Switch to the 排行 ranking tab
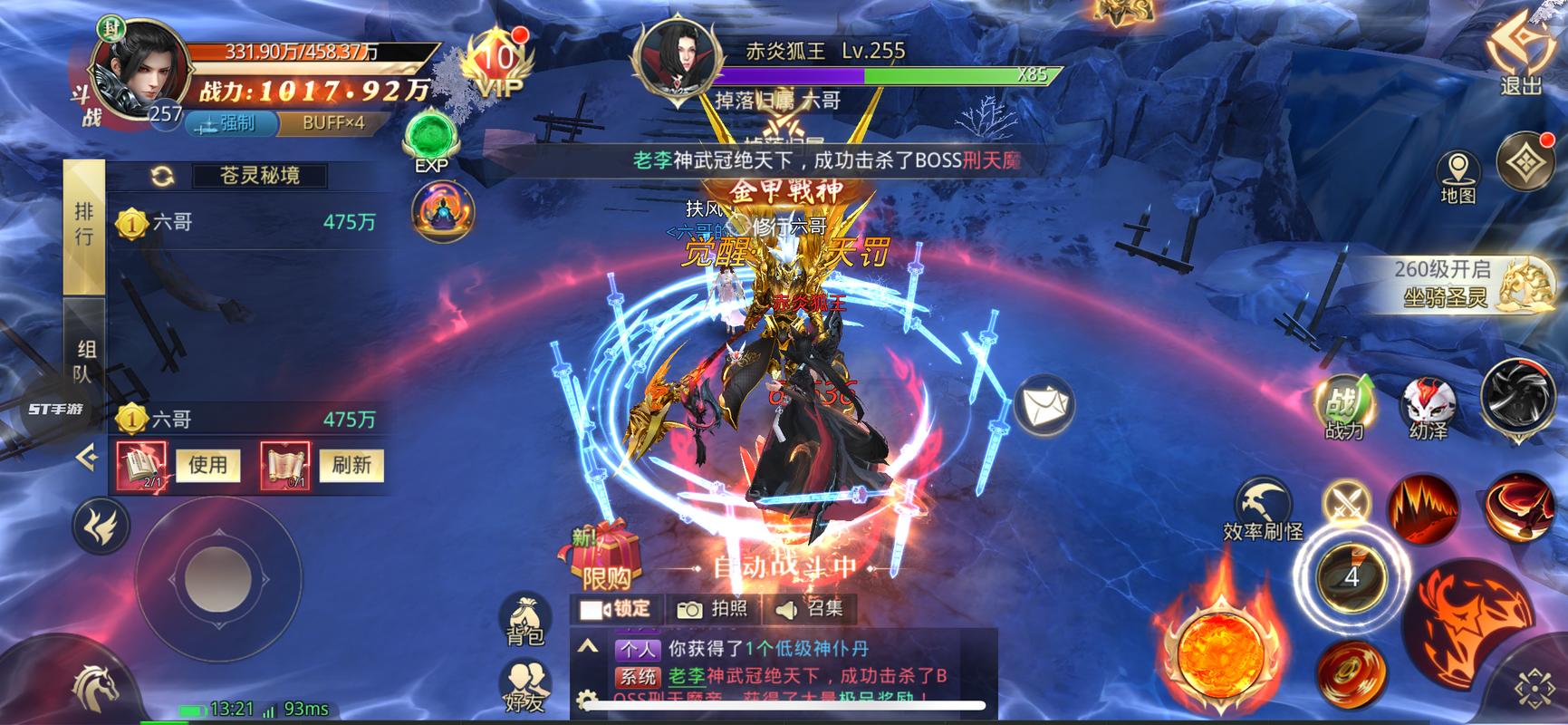 pos(84,225)
